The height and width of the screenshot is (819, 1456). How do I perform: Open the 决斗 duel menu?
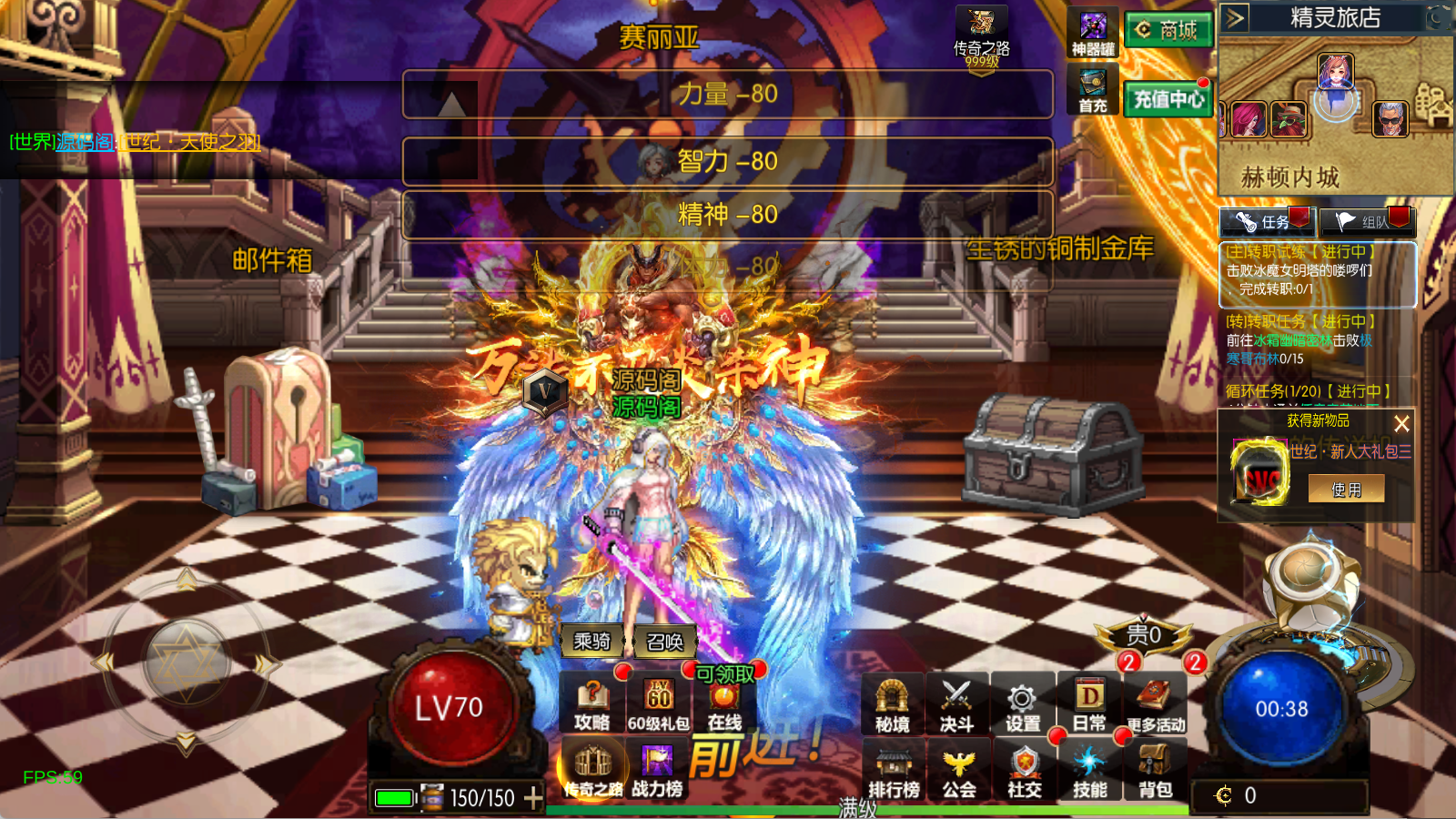point(957,706)
